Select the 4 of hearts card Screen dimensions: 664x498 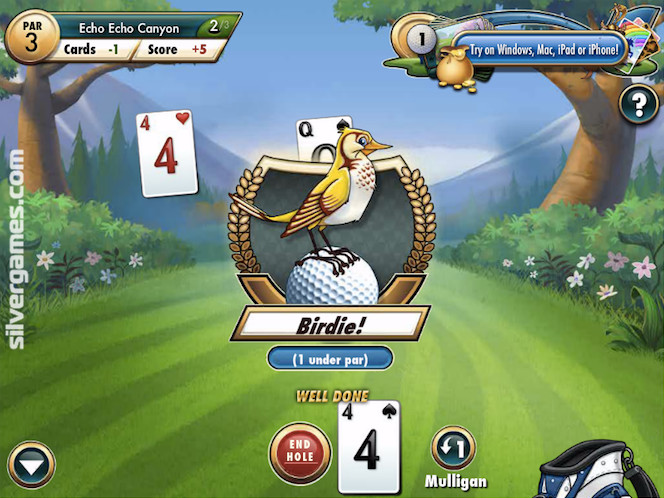point(166,153)
